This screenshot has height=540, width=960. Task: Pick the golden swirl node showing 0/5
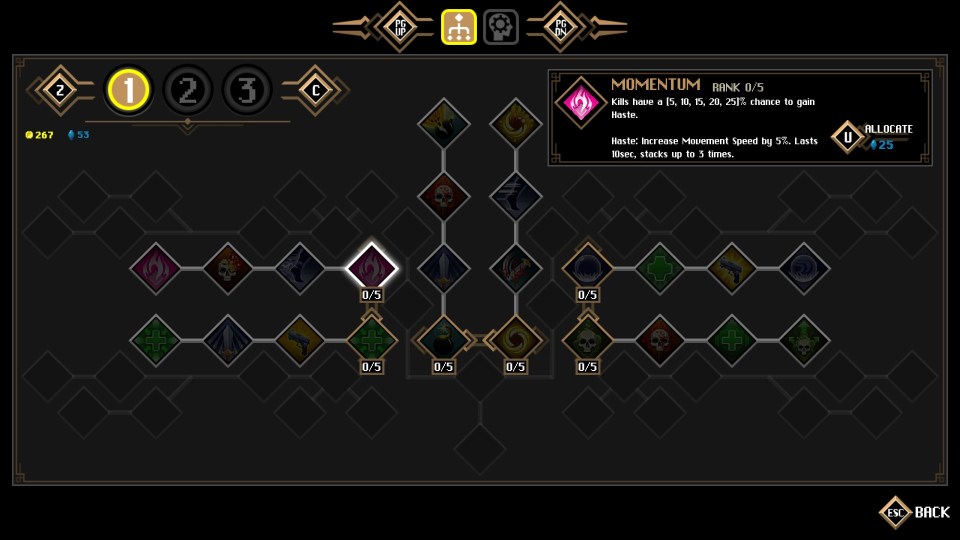point(516,340)
